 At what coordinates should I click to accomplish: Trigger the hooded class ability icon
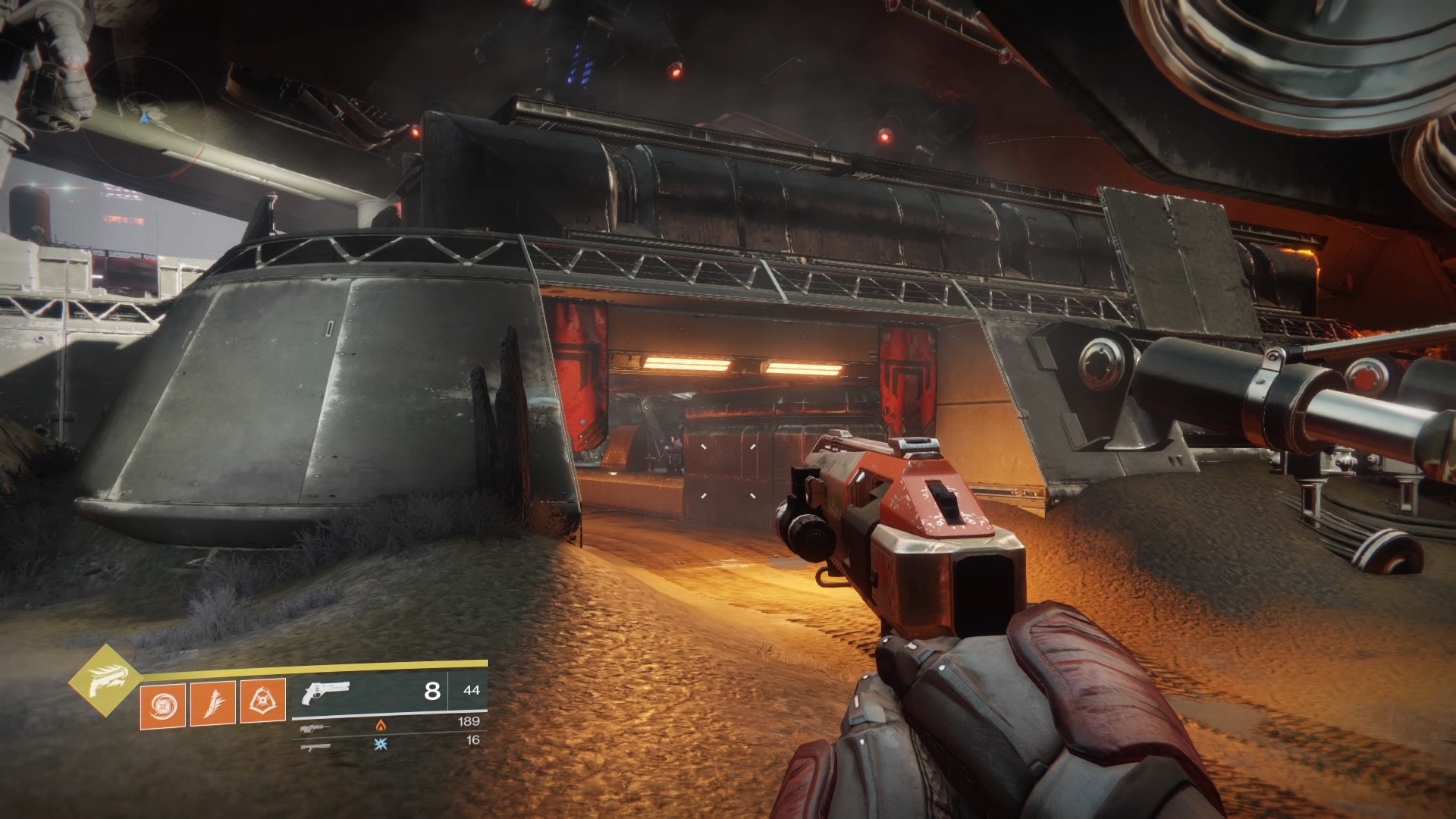pos(262,702)
